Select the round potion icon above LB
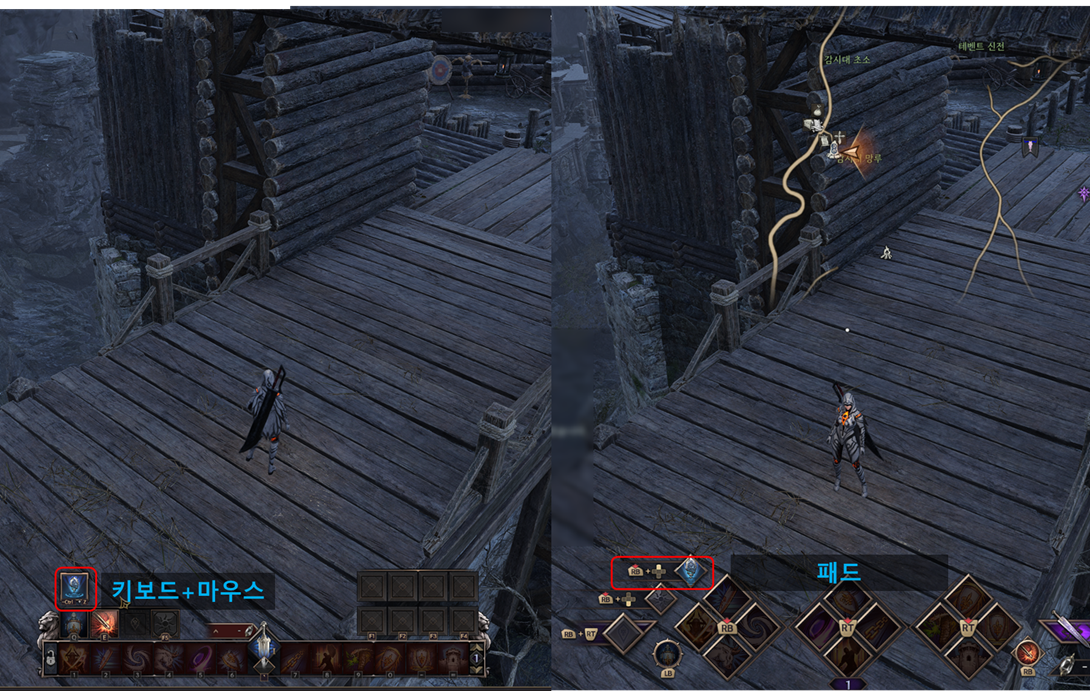Viewport: 1090px width, 691px height. (665, 652)
